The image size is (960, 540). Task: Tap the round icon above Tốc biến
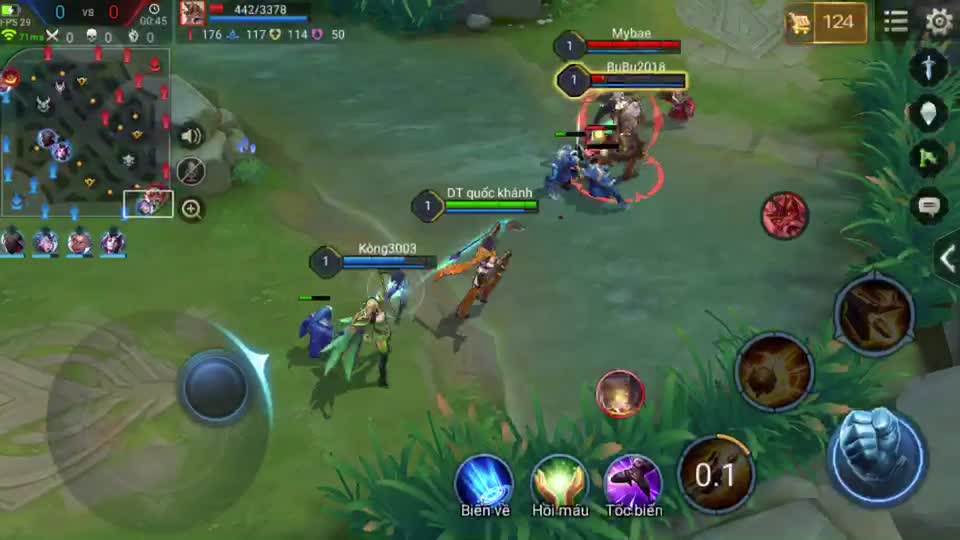(620, 393)
